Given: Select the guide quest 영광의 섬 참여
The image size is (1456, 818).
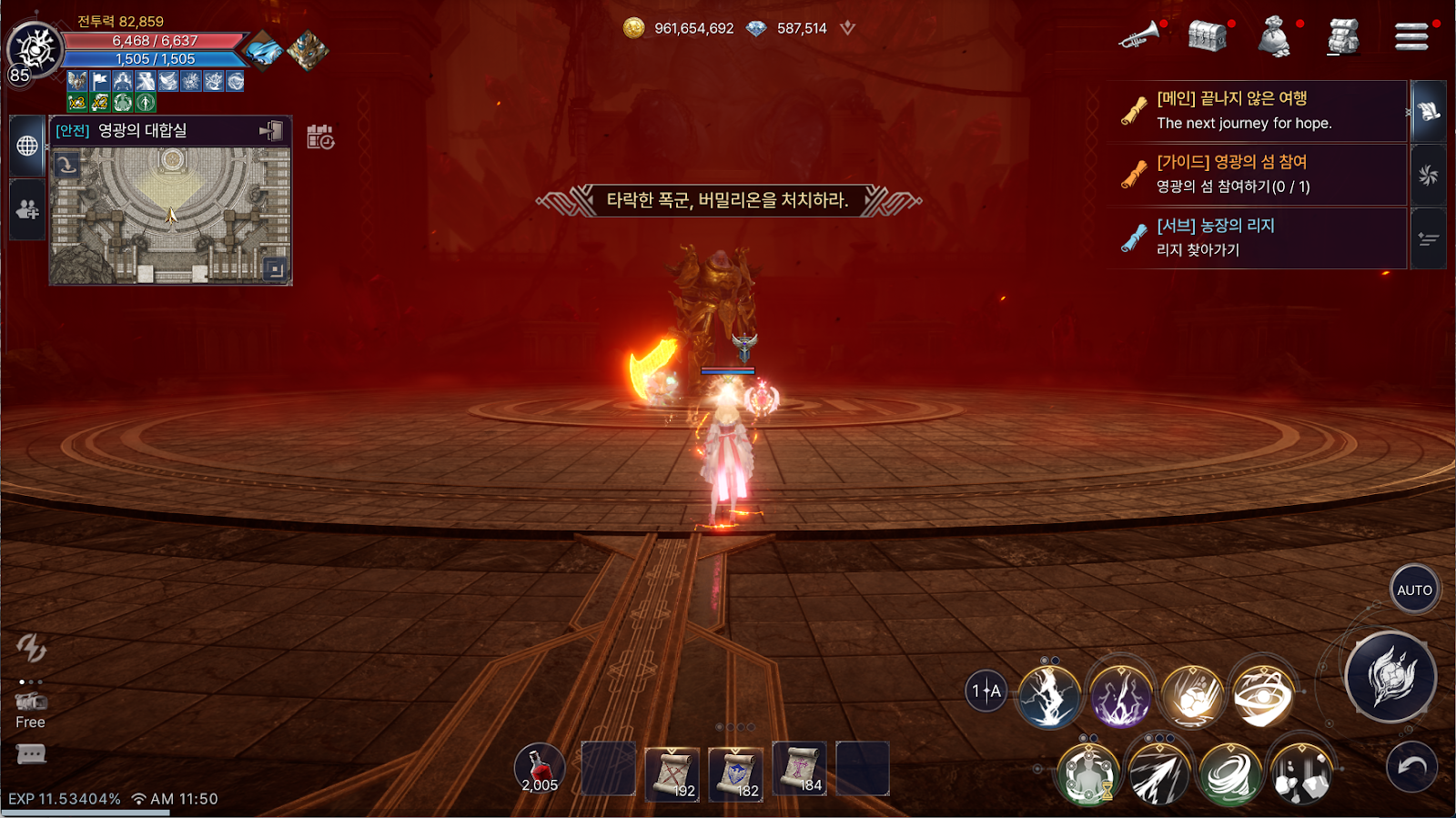Looking at the screenshot, I should point(1256,174).
